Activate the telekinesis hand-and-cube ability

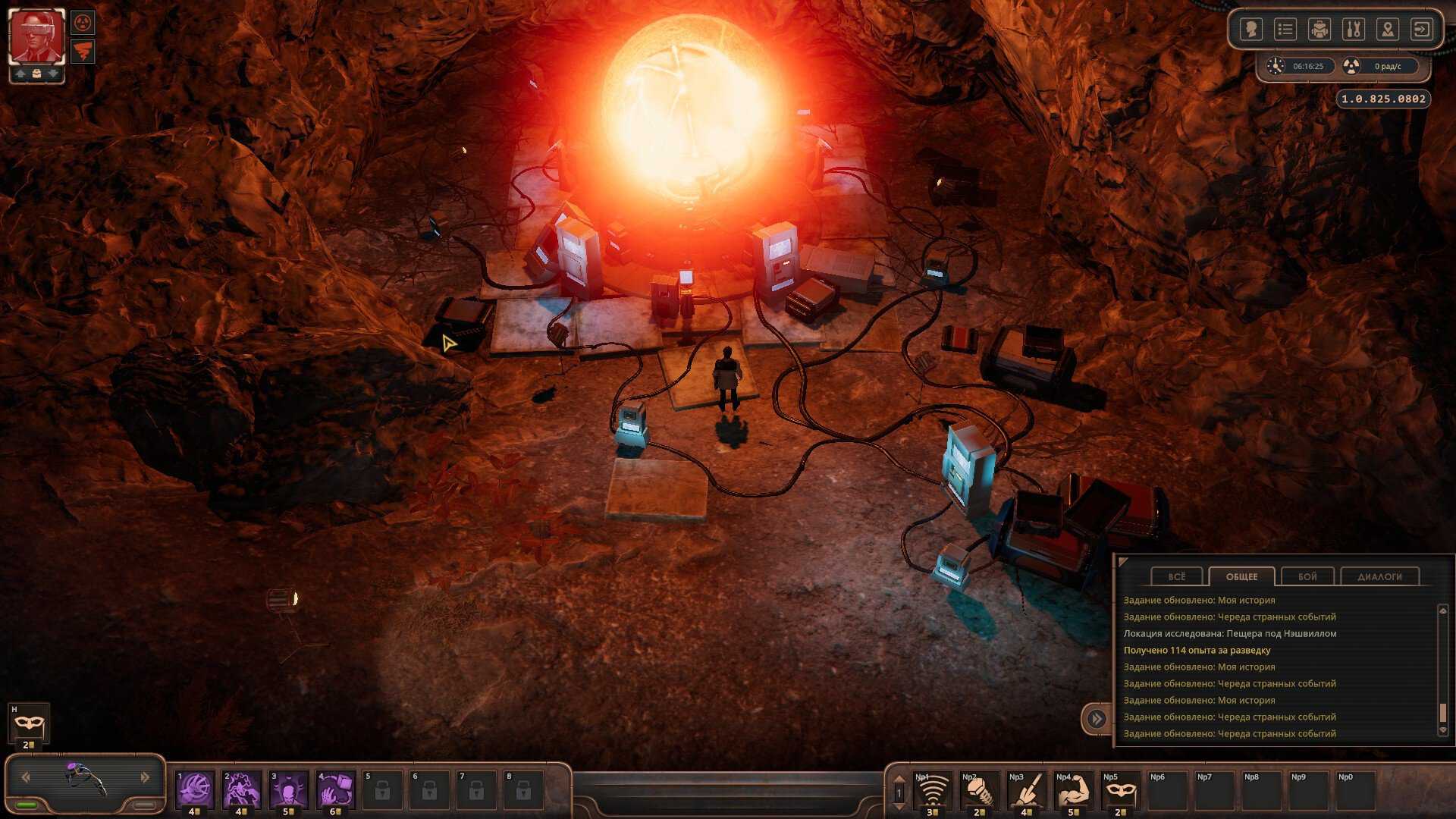coord(336,789)
